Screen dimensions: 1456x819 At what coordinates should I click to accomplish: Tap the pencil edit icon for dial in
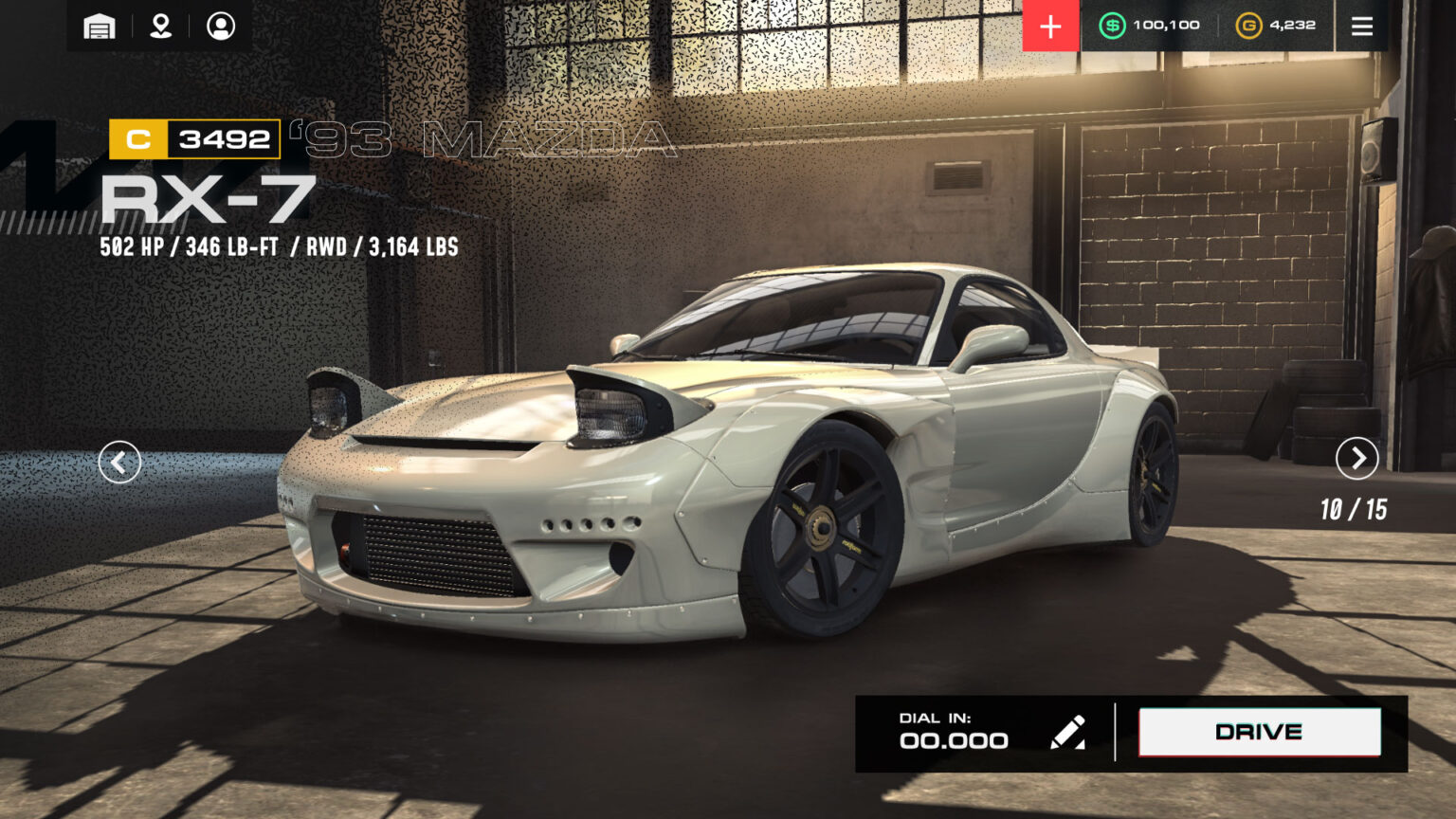[x=1069, y=731]
